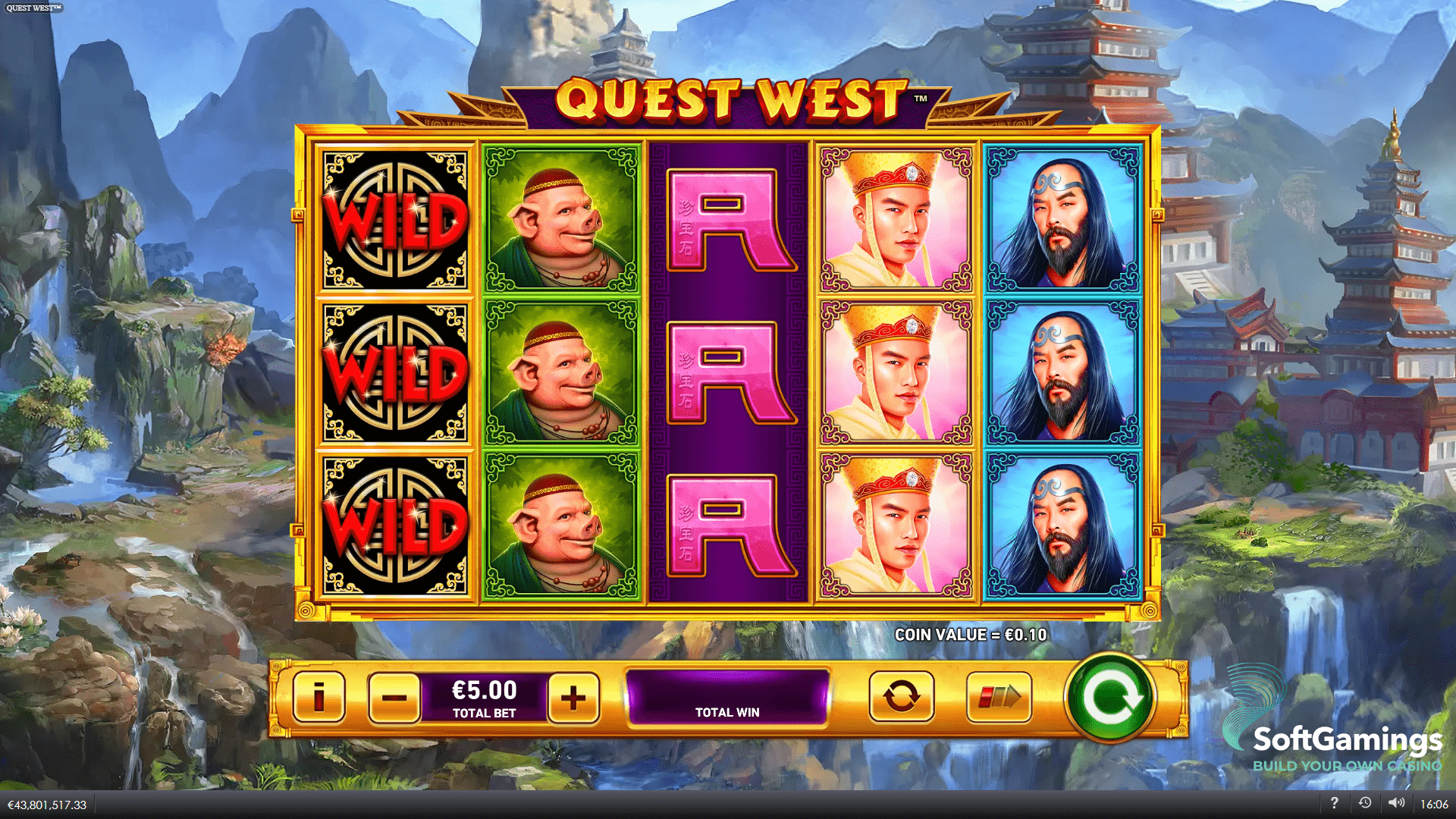Select the autoplay spin icon
The height and width of the screenshot is (819, 1456).
click(901, 698)
